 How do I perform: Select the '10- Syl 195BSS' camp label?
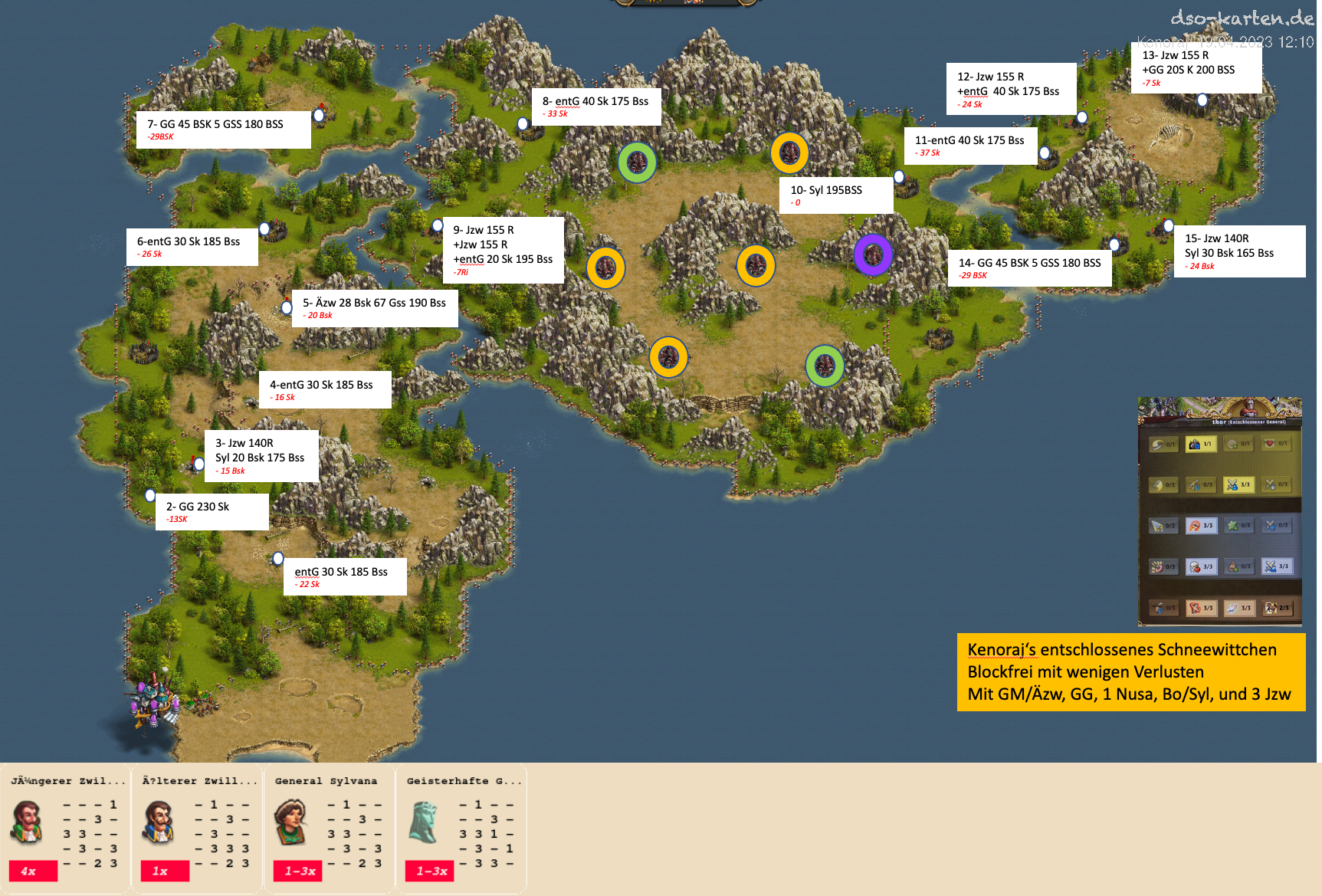836,195
